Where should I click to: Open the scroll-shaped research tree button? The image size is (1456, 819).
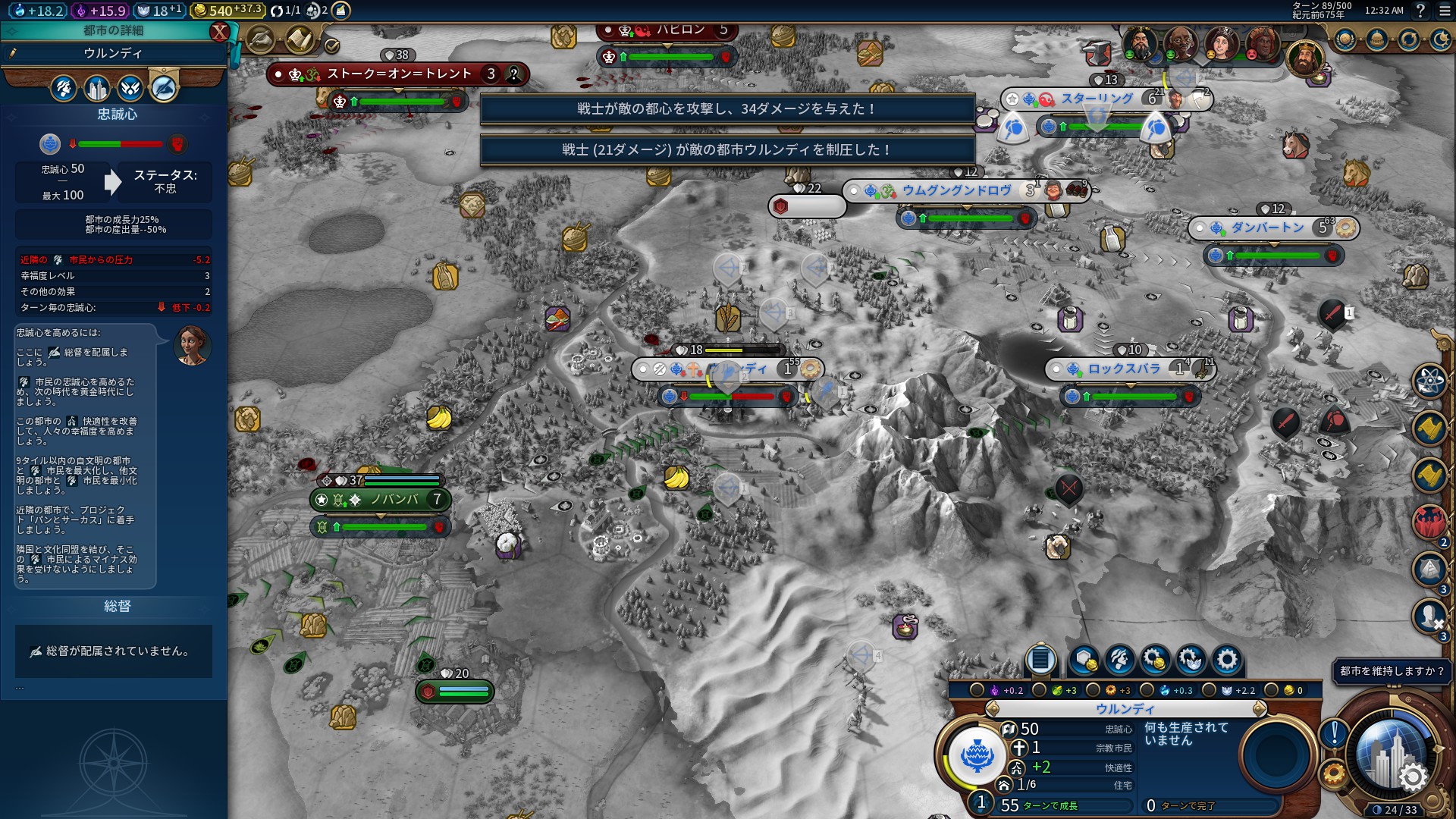pyautogui.click(x=300, y=39)
